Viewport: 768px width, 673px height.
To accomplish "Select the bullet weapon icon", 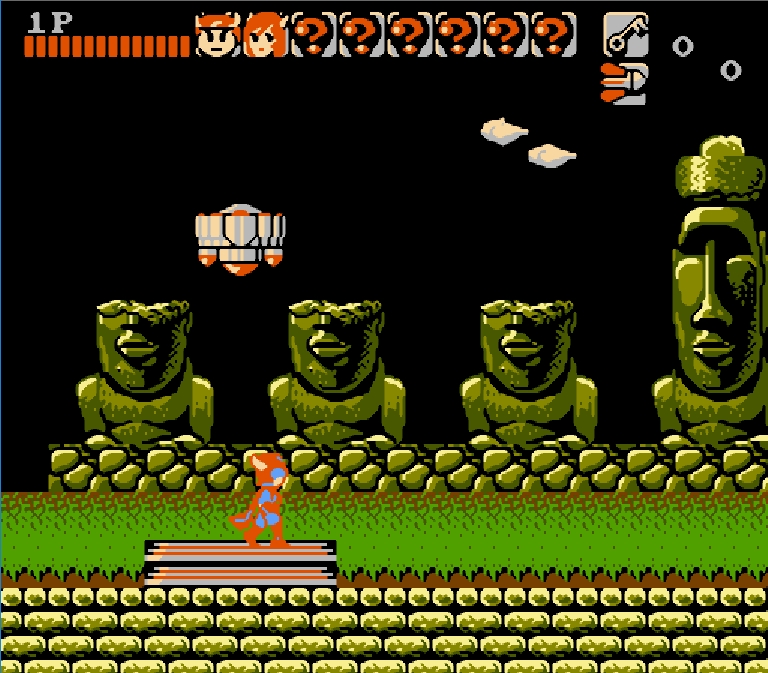I will (x=623, y=83).
